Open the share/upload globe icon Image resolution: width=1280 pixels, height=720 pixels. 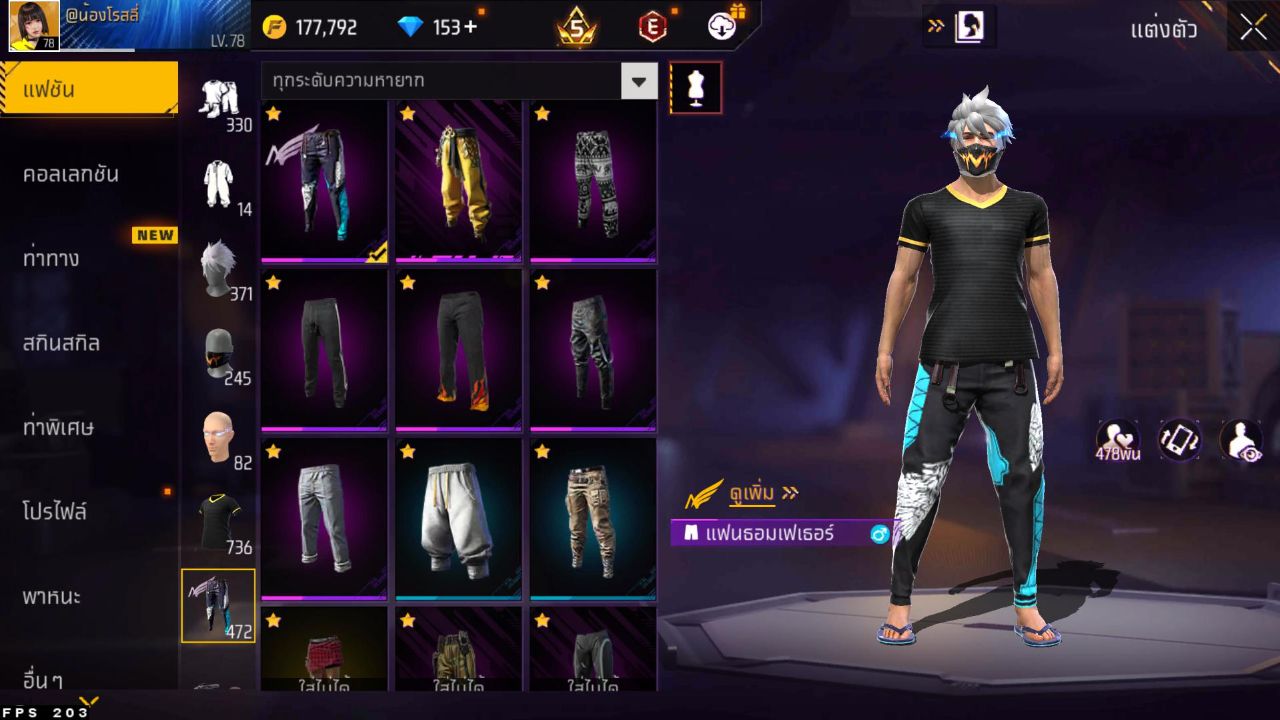click(x=723, y=27)
